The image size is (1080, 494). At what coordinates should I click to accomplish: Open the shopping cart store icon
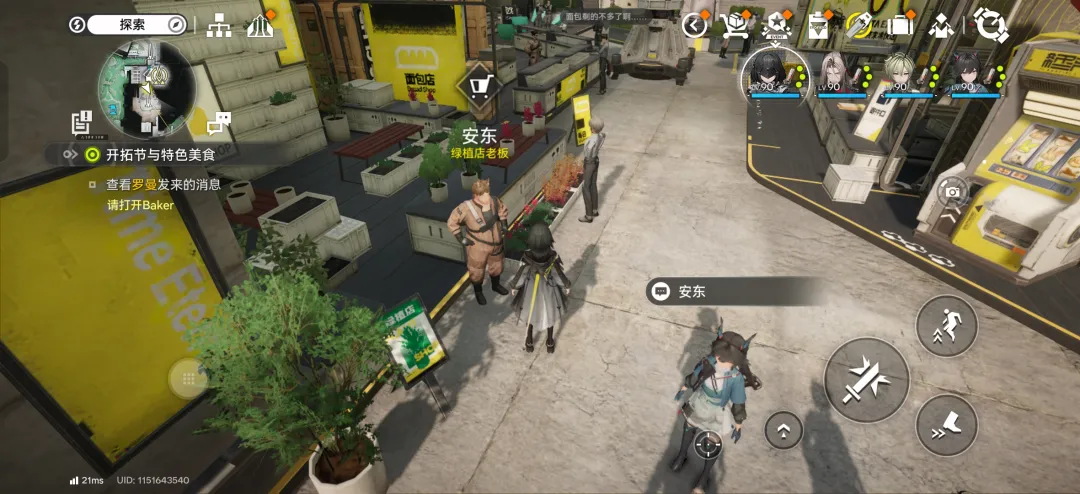(x=735, y=25)
